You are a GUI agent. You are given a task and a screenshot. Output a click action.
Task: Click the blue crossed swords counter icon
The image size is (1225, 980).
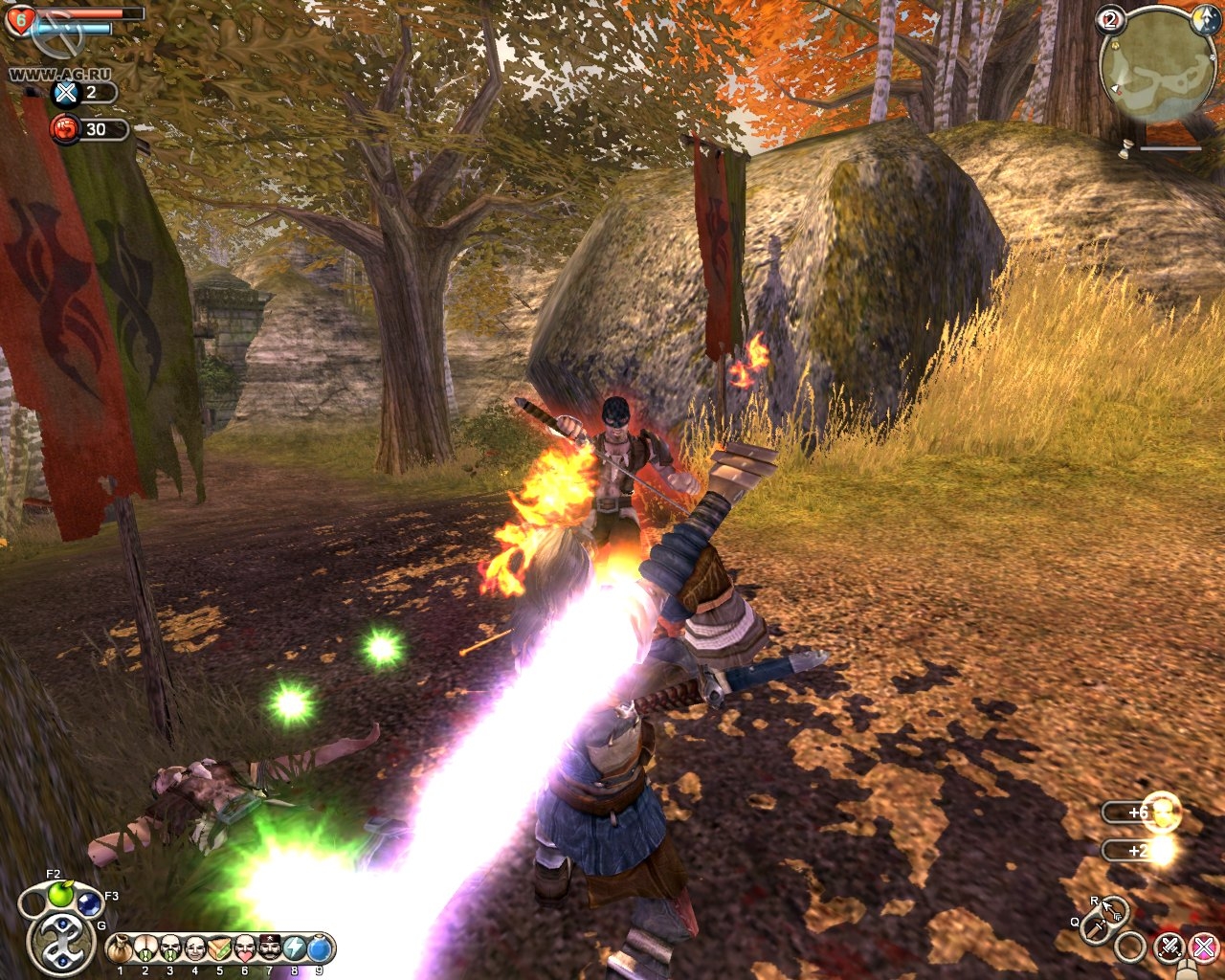click(x=65, y=93)
